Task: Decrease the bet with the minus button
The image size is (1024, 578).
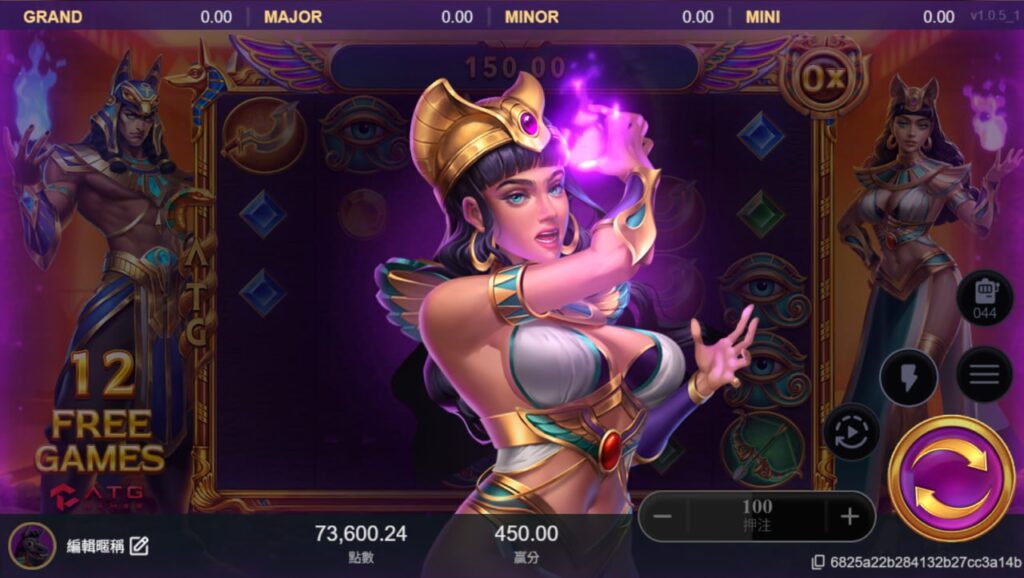Action: 663,516
